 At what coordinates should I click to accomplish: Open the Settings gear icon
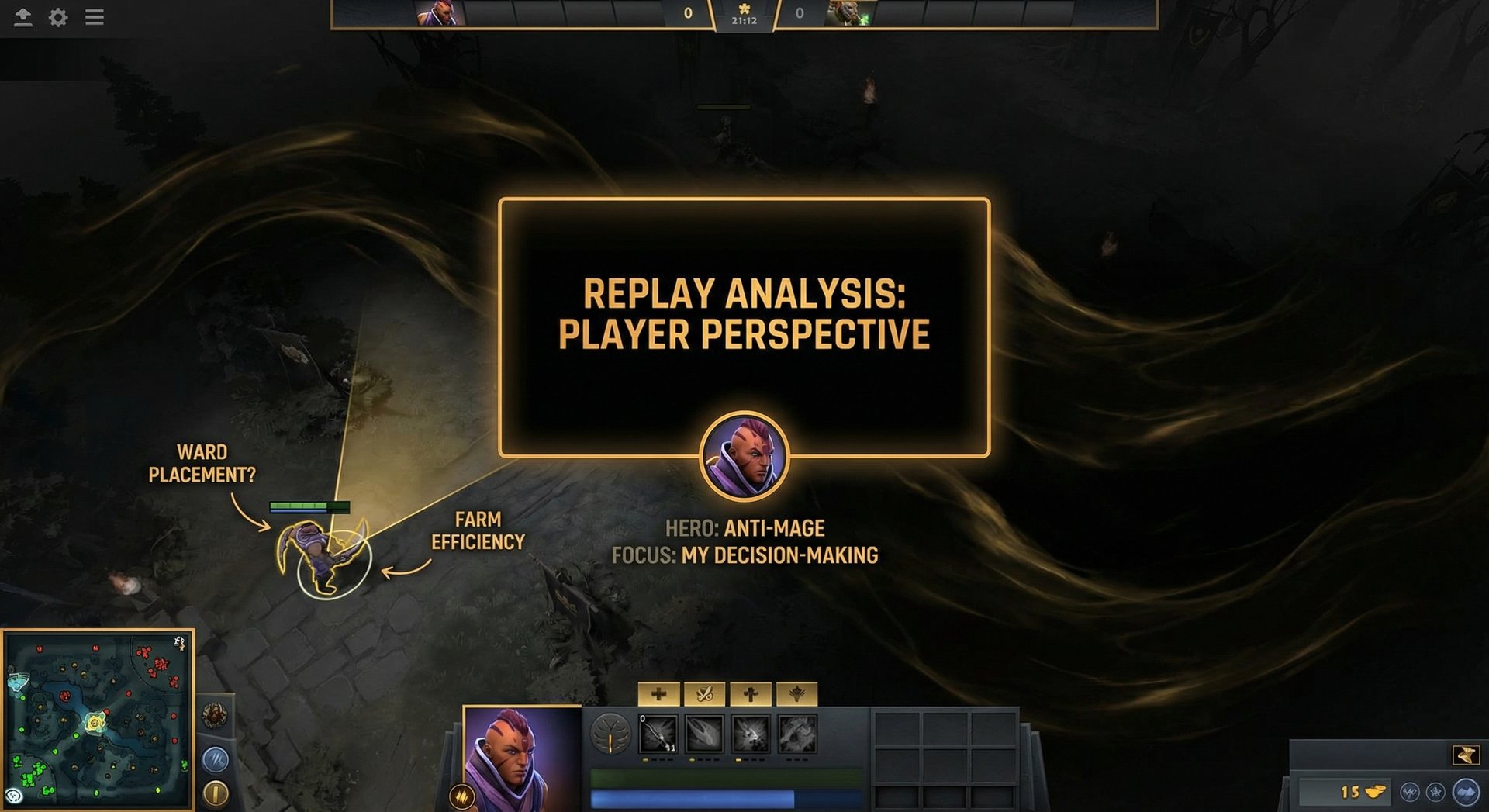click(x=57, y=18)
